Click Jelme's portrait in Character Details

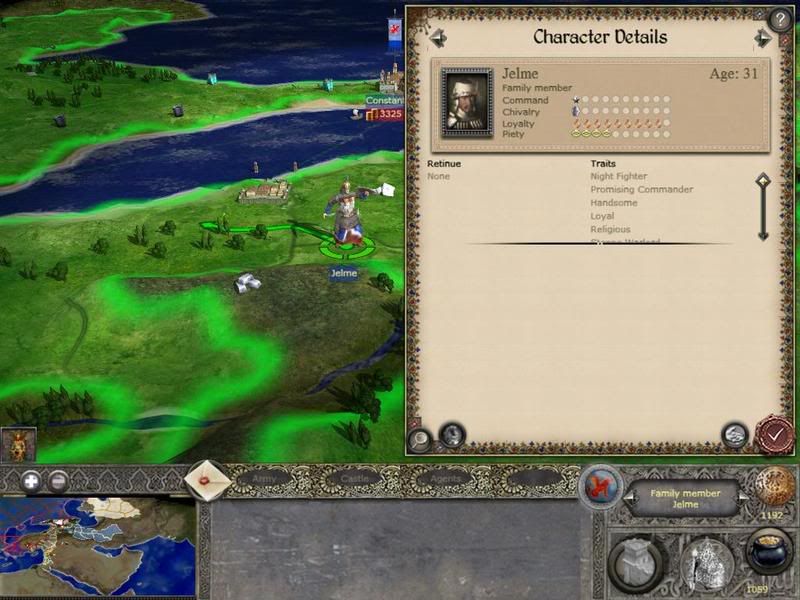pos(467,102)
